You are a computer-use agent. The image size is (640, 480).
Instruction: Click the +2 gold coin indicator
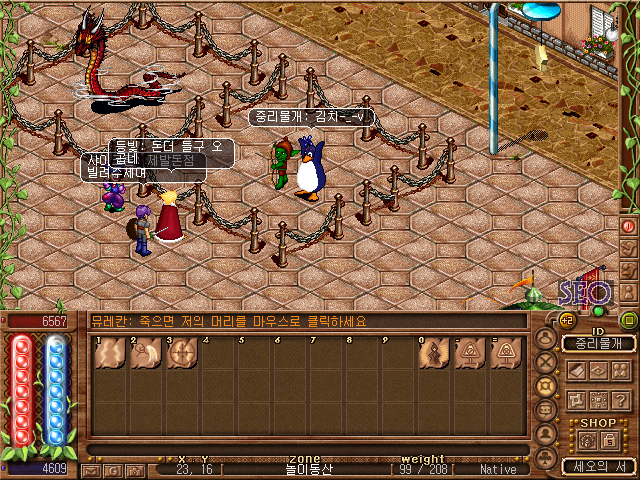coord(566,320)
